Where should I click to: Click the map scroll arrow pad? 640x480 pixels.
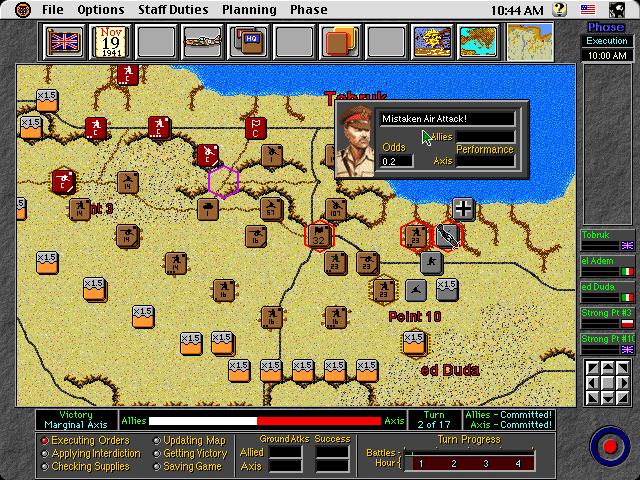pyautogui.click(x=607, y=381)
